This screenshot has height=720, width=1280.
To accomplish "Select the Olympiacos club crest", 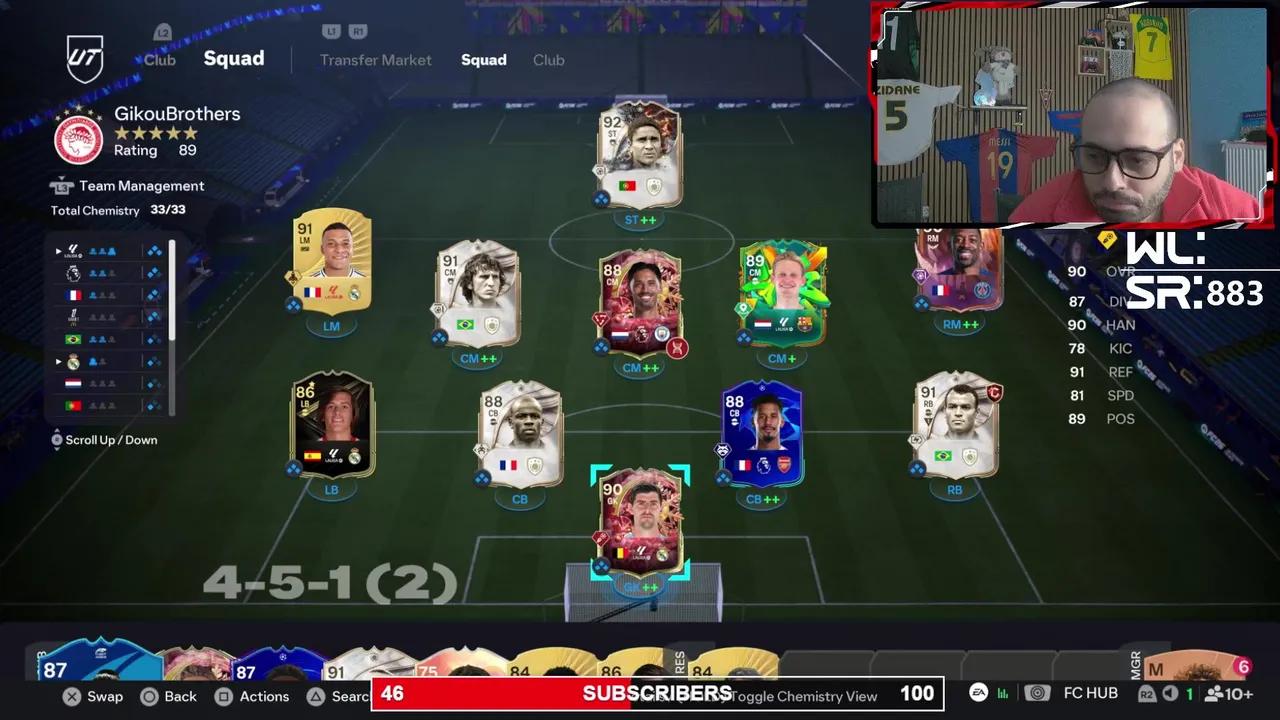I will coord(78,139).
